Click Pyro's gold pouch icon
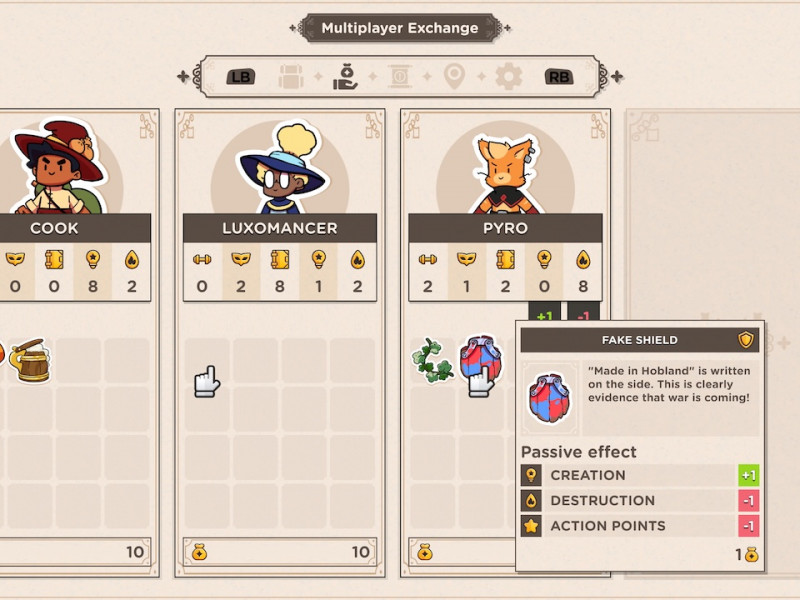Viewport: 800px width, 600px height. coord(424,551)
